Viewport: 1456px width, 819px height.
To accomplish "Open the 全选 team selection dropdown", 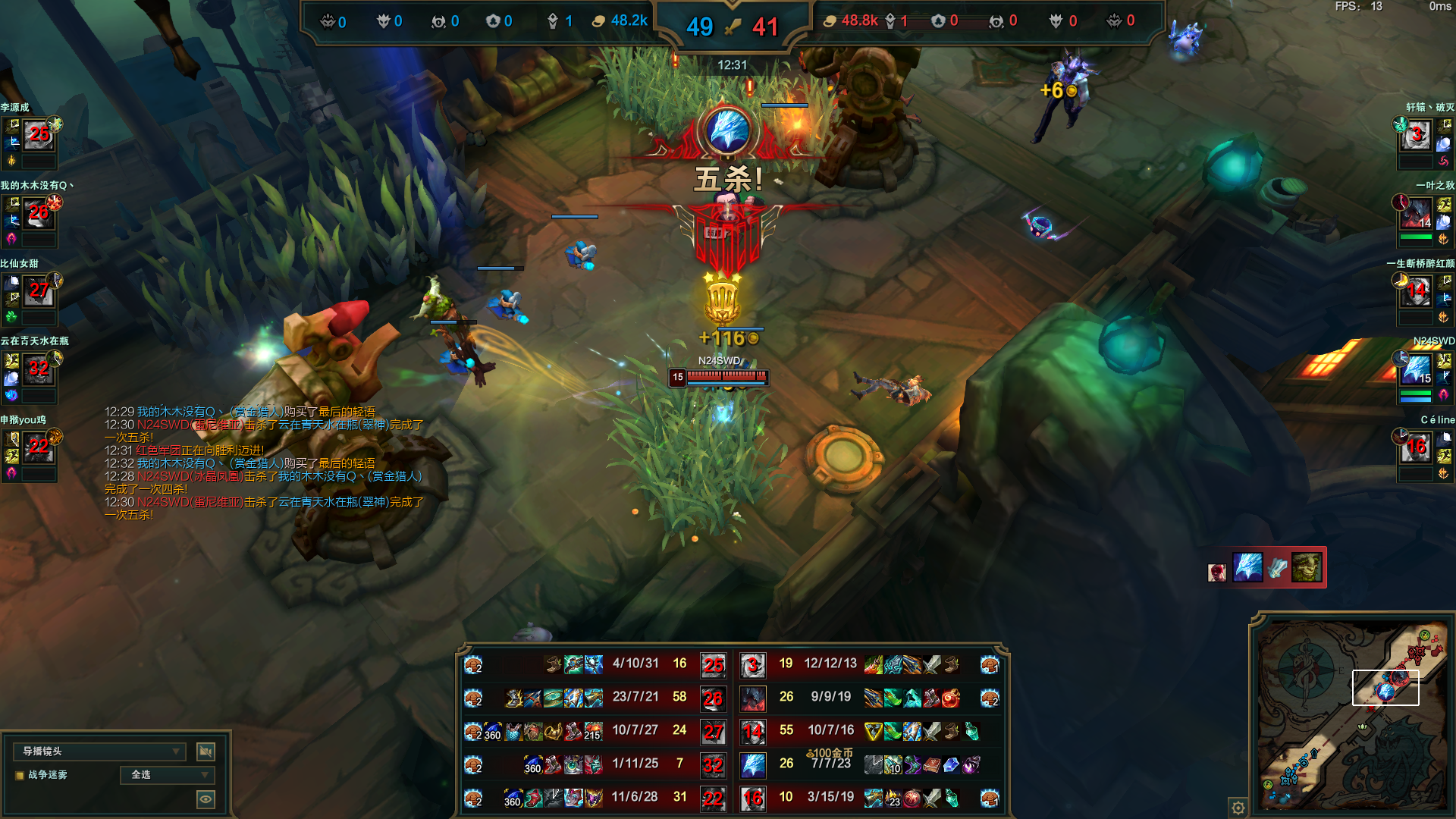I will point(168,774).
